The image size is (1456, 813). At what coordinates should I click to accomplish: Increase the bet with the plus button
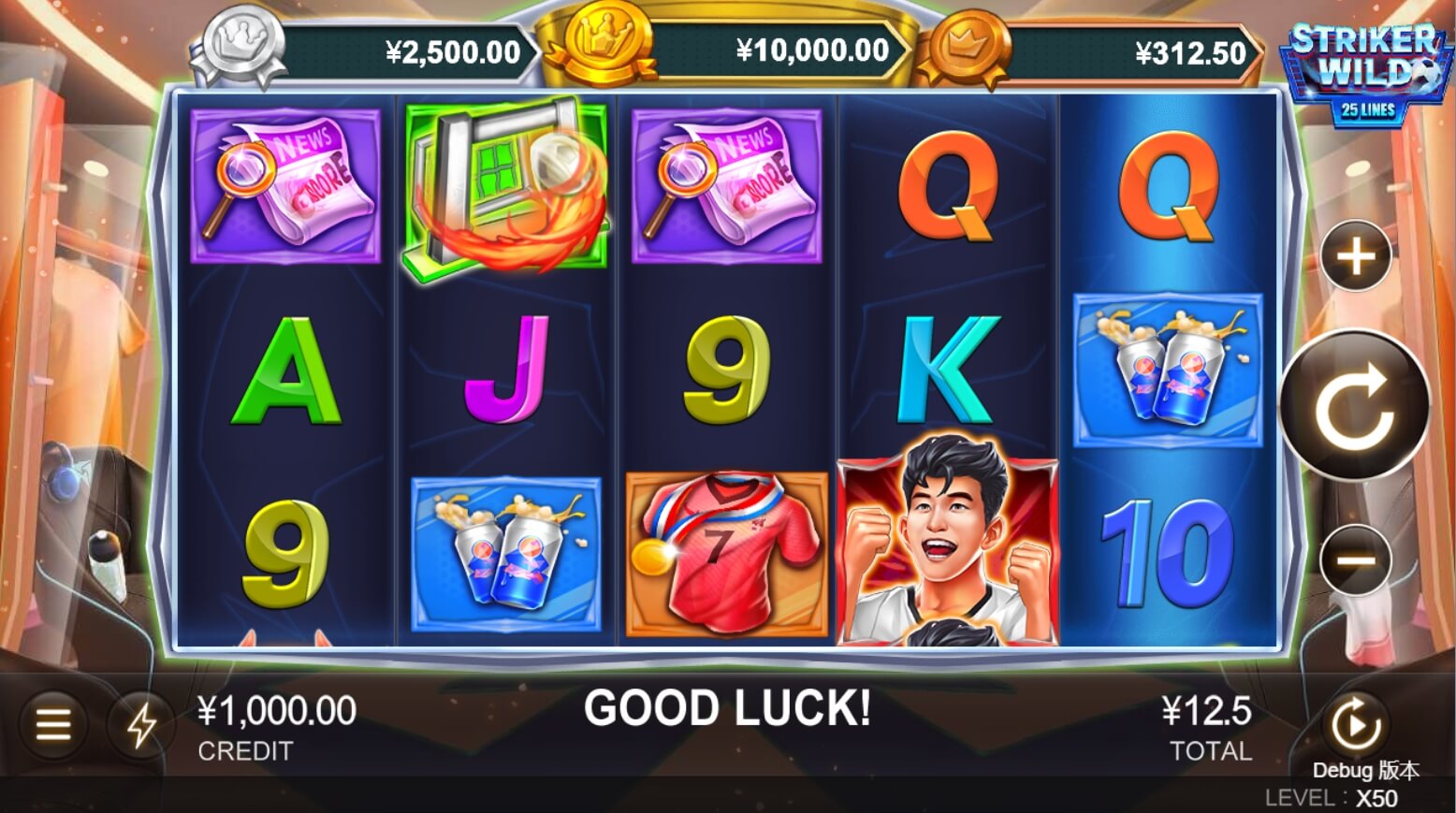click(1356, 256)
